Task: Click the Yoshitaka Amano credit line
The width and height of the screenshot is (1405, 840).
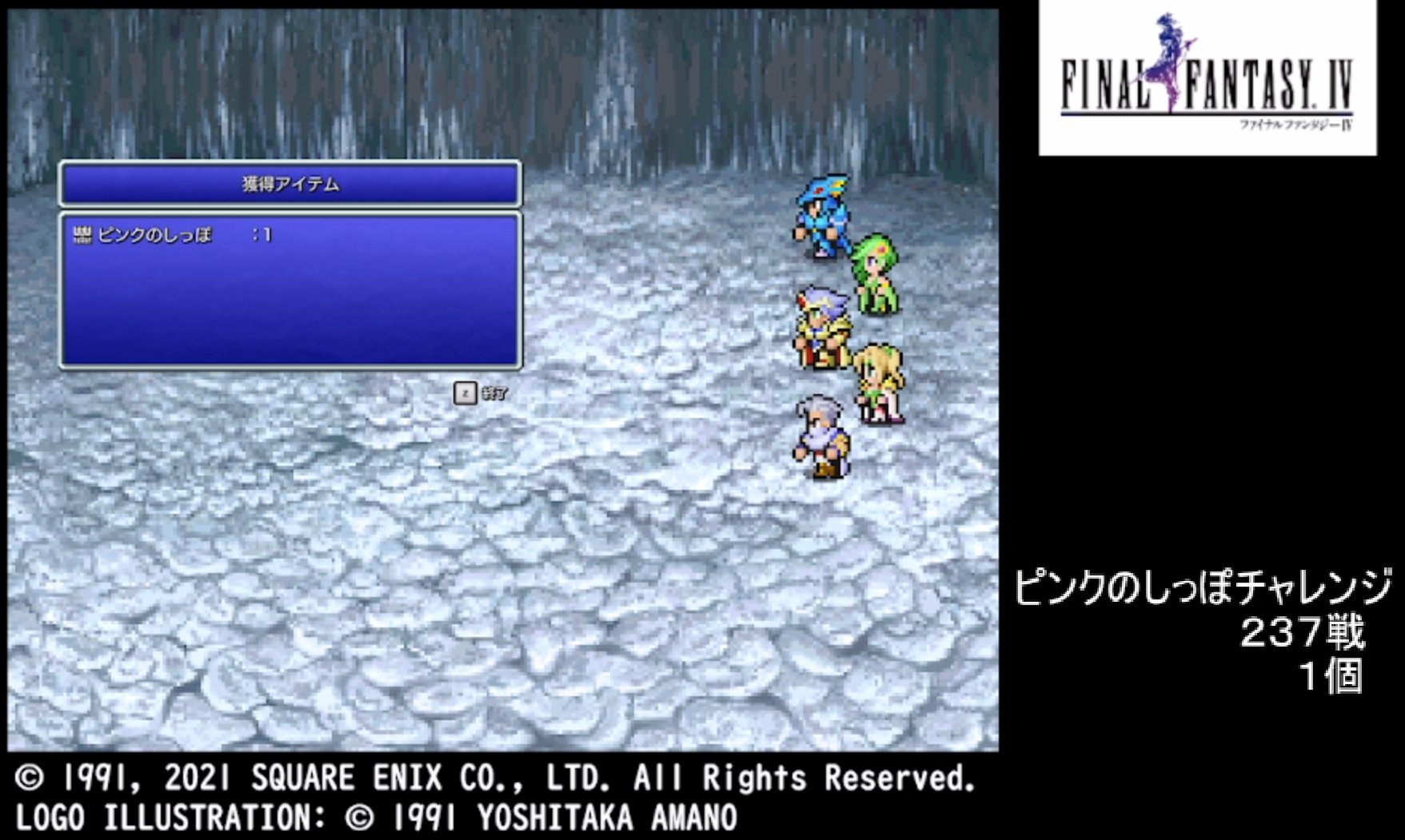Action: click(x=376, y=815)
